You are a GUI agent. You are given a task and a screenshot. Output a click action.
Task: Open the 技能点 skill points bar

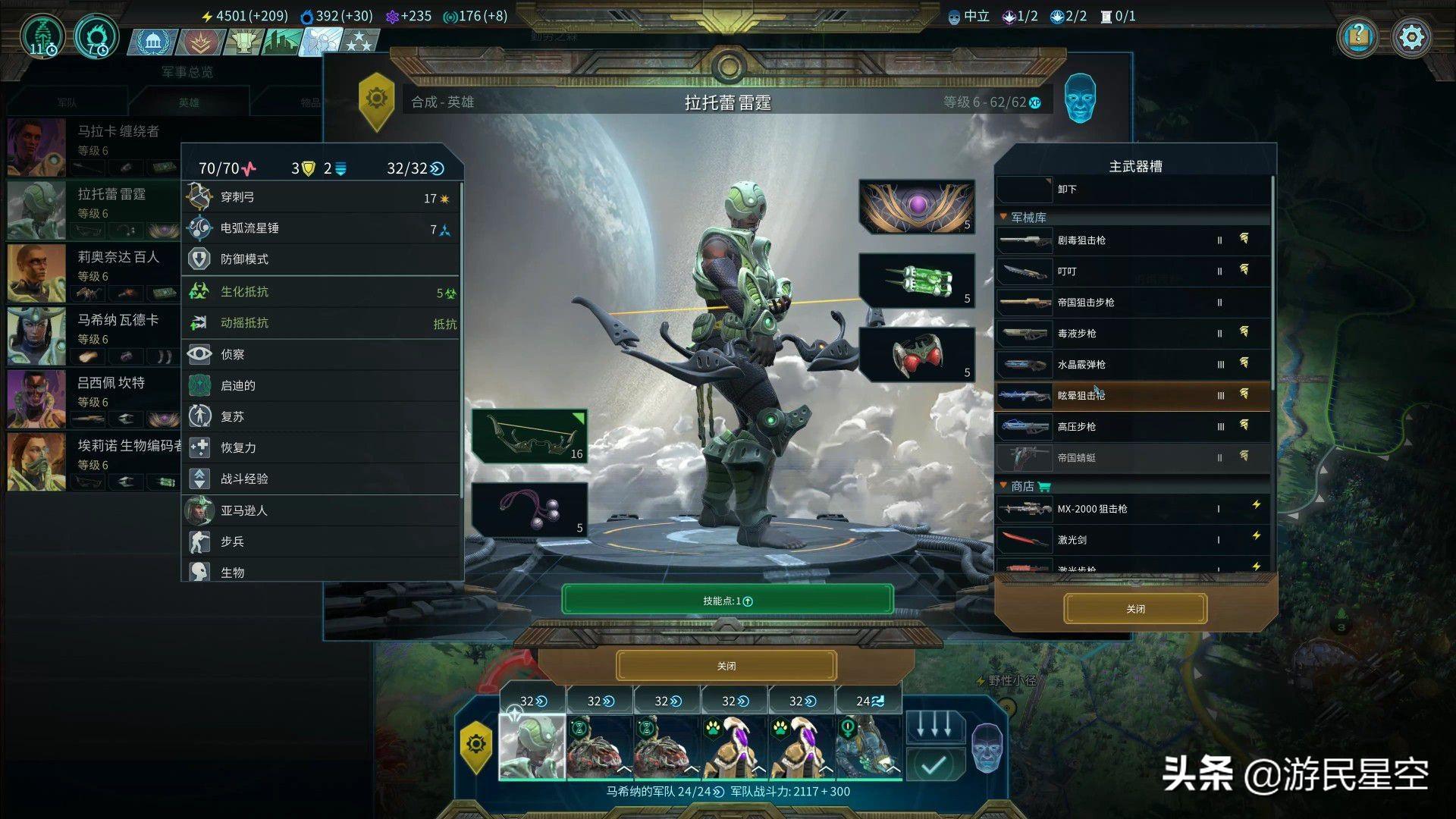pyautogui.click(x=726, y=601)
